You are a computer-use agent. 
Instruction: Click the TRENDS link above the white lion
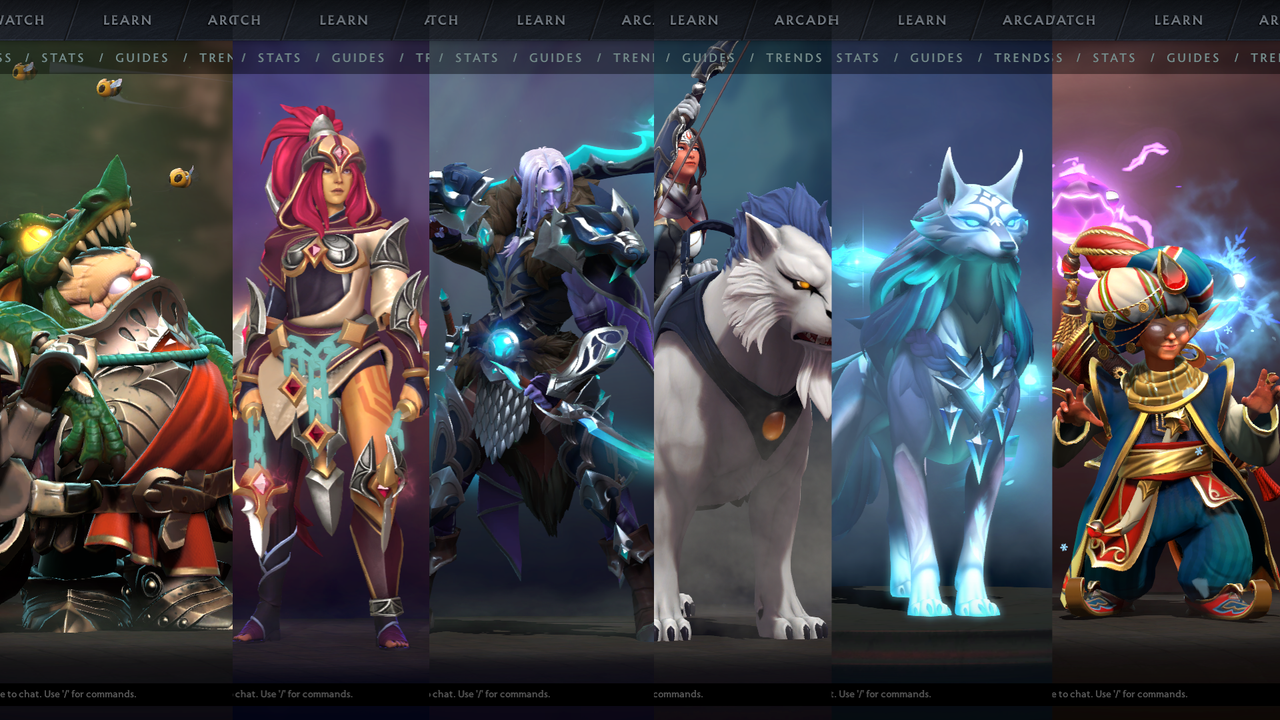(794, 57)
